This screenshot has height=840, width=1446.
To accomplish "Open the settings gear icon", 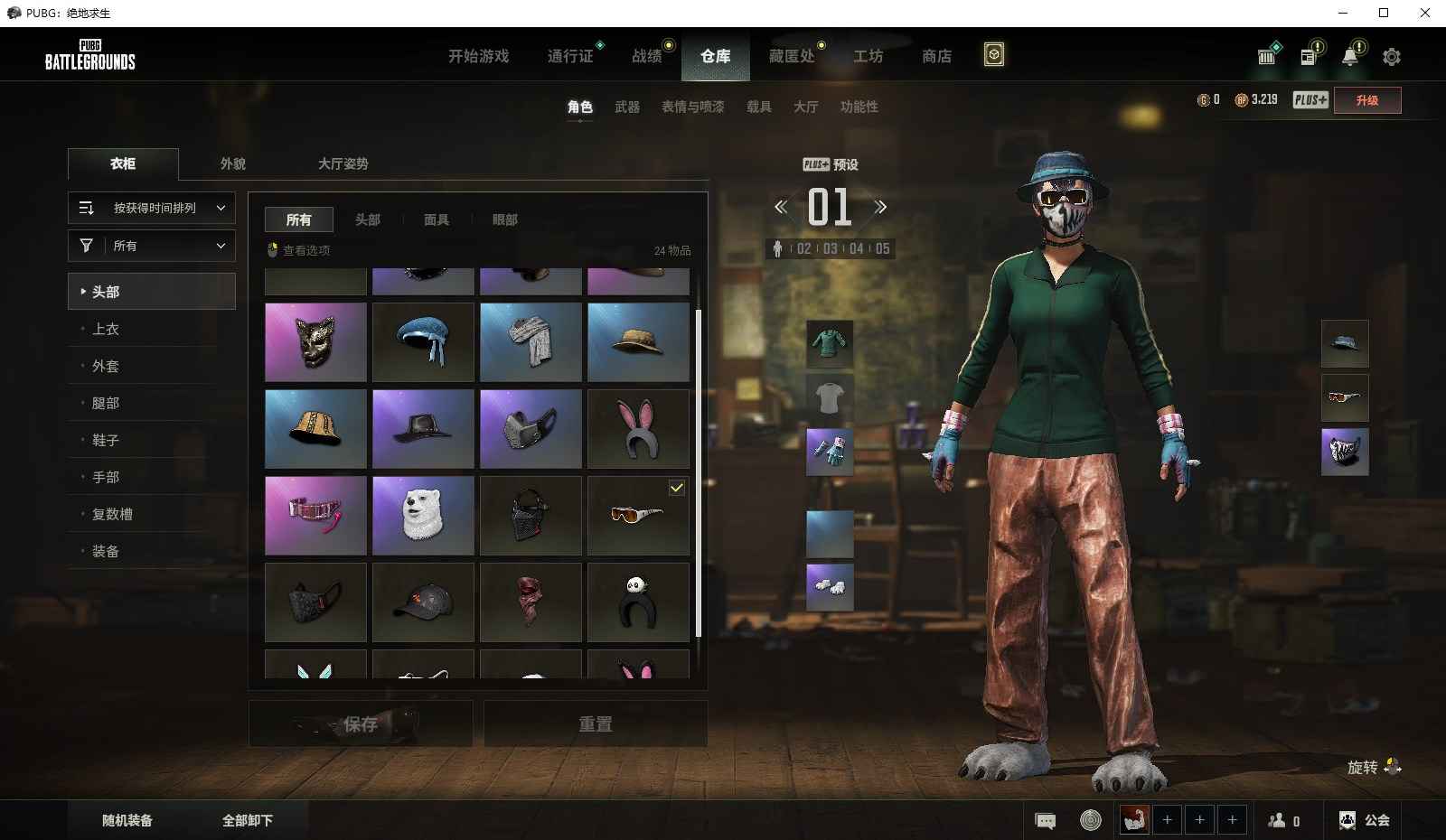I will click(1392, 57).
